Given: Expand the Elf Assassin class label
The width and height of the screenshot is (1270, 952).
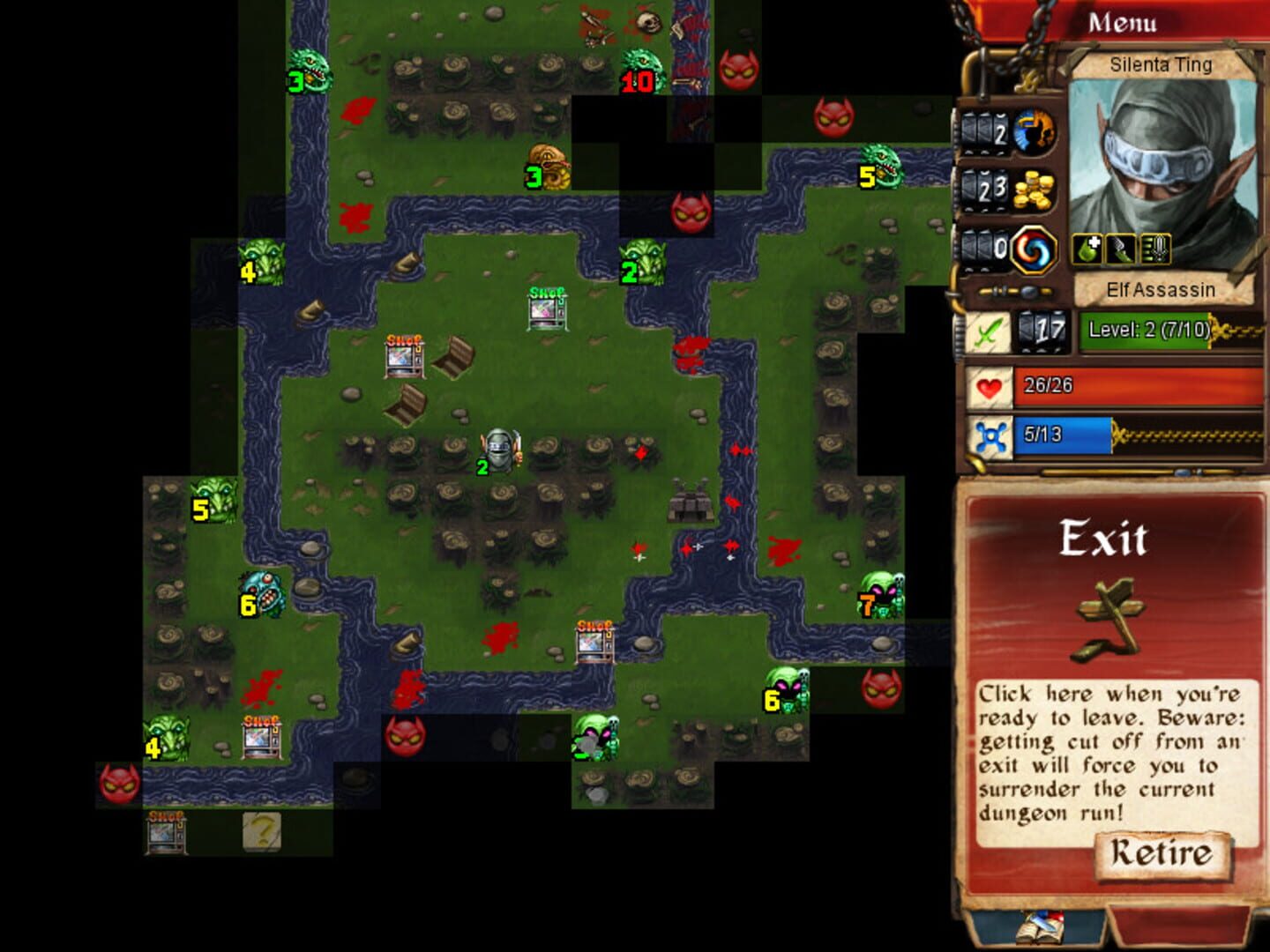Looking at the screenshot, I should tap(1162, 288).
